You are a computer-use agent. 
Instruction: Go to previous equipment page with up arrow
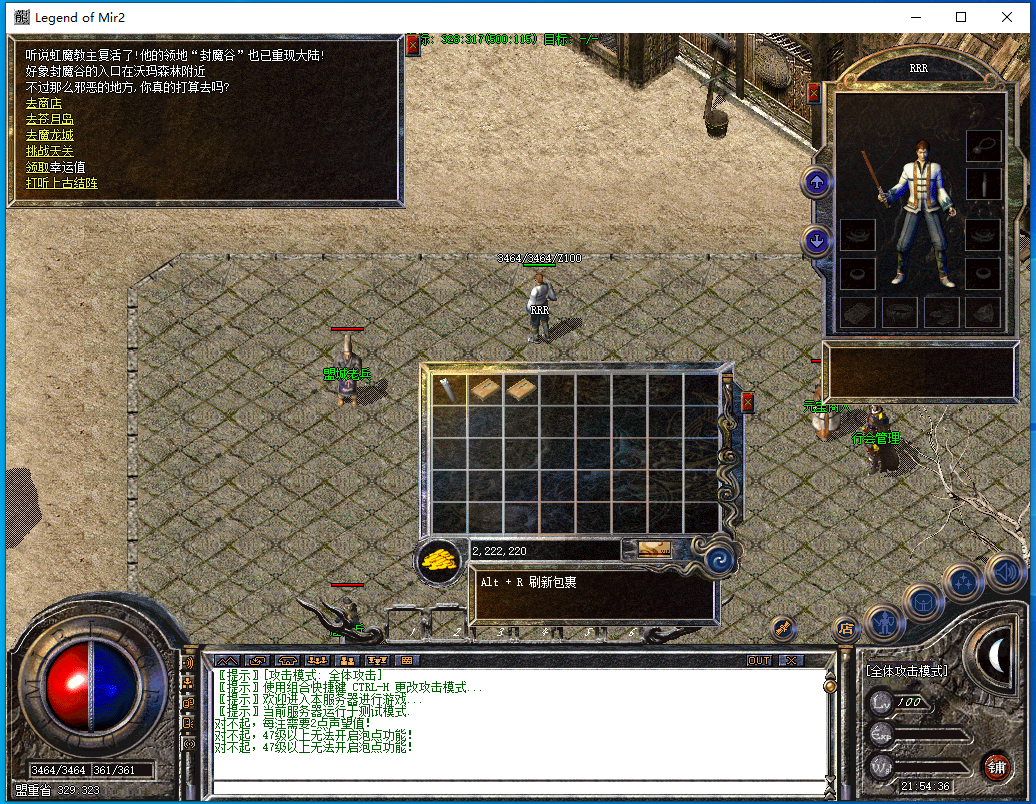(x=817, y=182)
